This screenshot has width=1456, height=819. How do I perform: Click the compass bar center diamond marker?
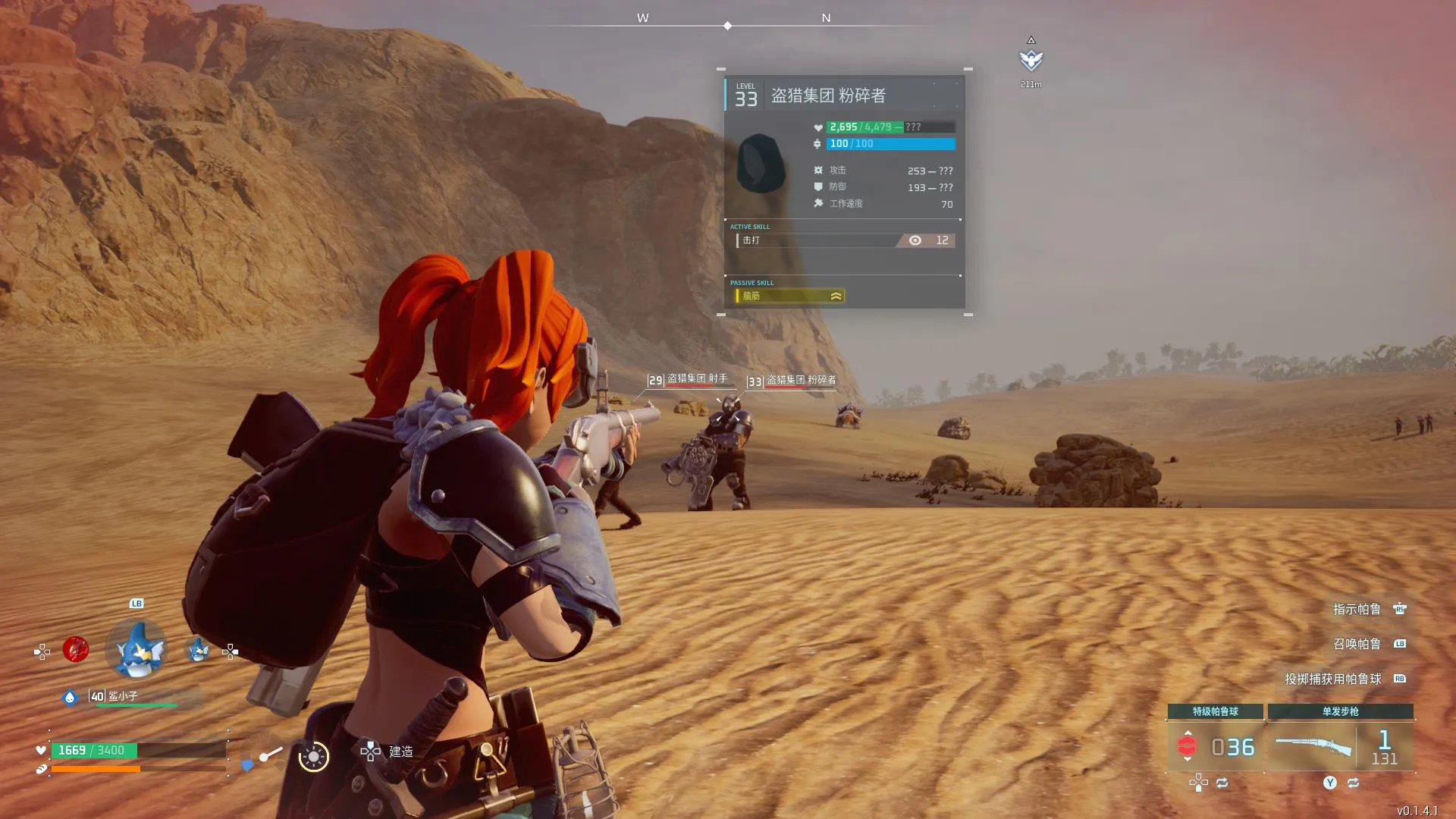(x=727, y=26)
